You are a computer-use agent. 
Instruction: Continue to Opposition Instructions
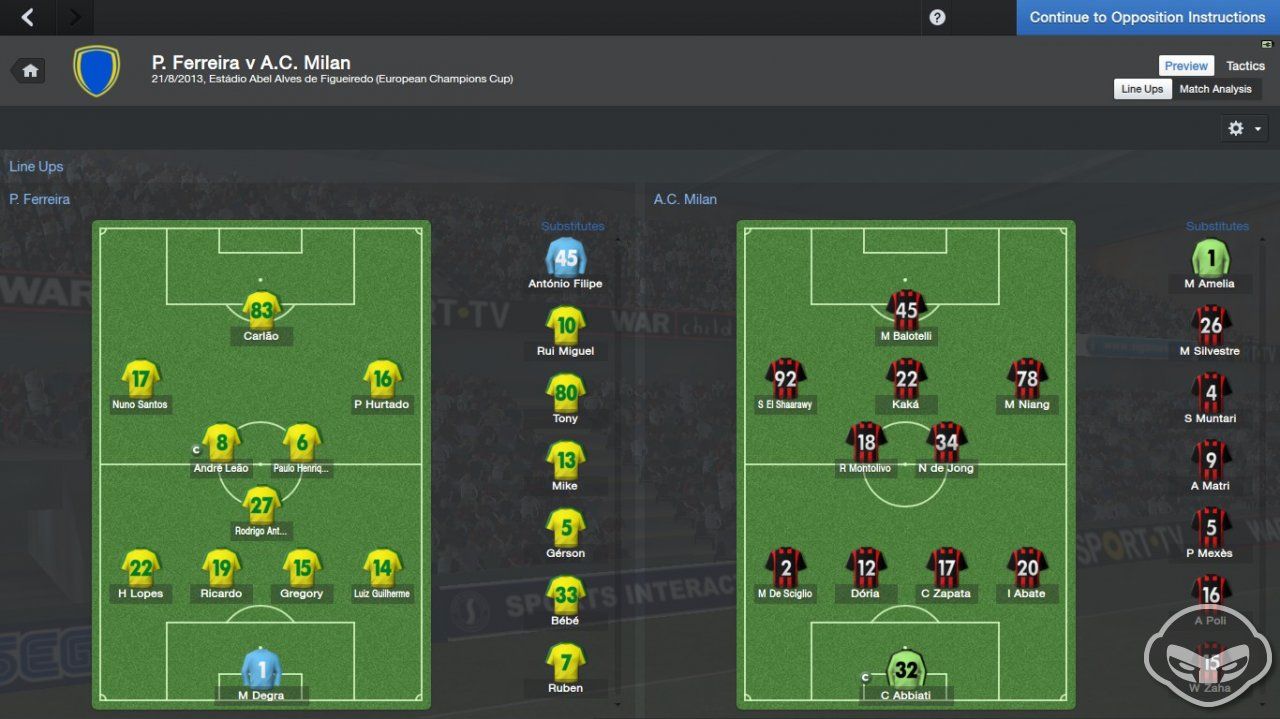(1147, 17)
